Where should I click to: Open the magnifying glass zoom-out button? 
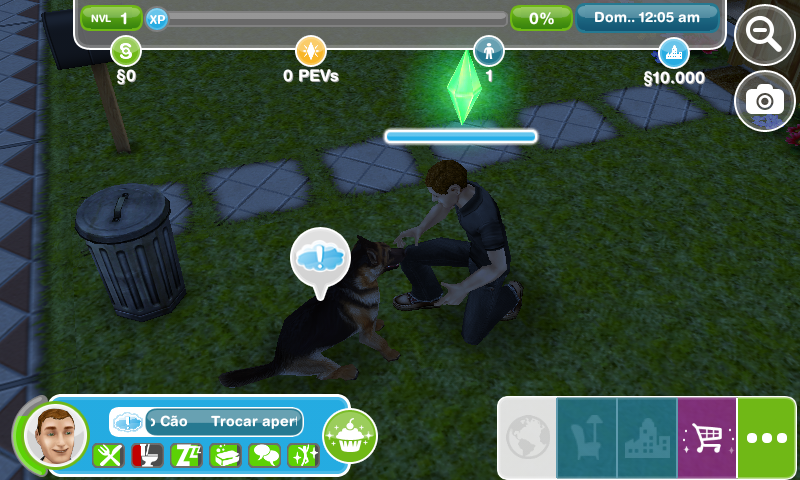point(765,34)
